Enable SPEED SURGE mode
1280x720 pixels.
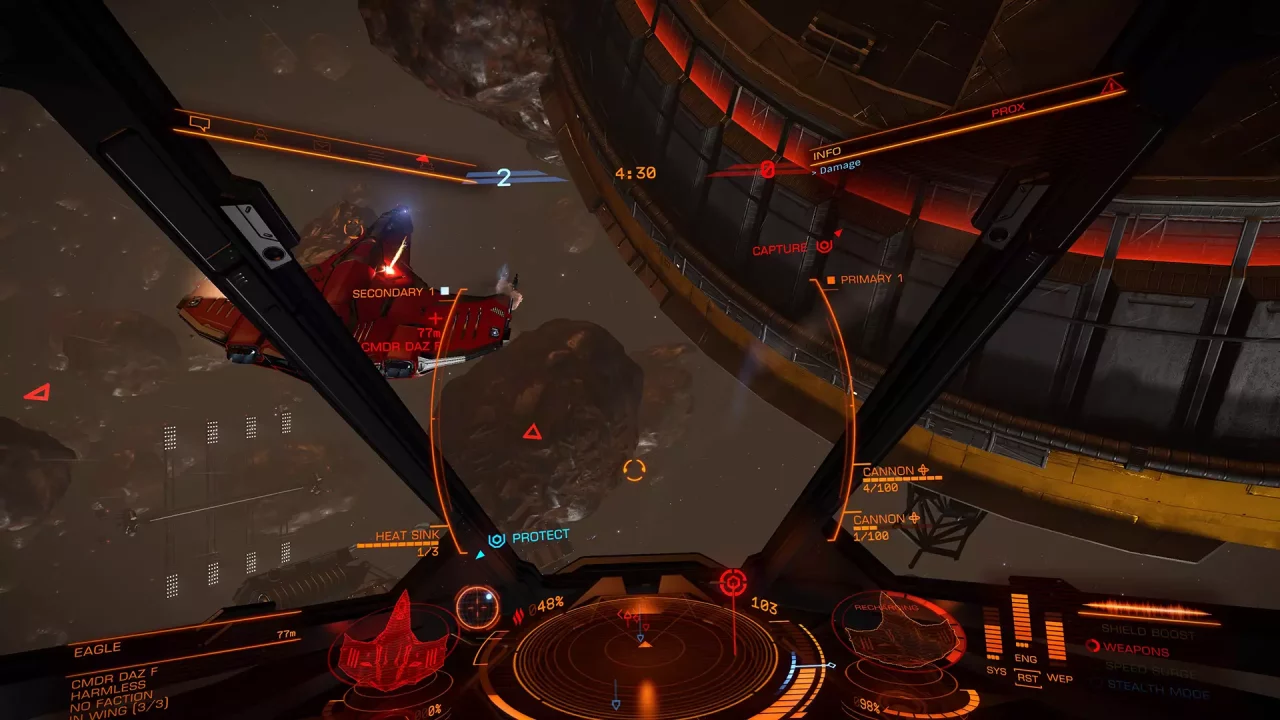(x=1150, y=670)
